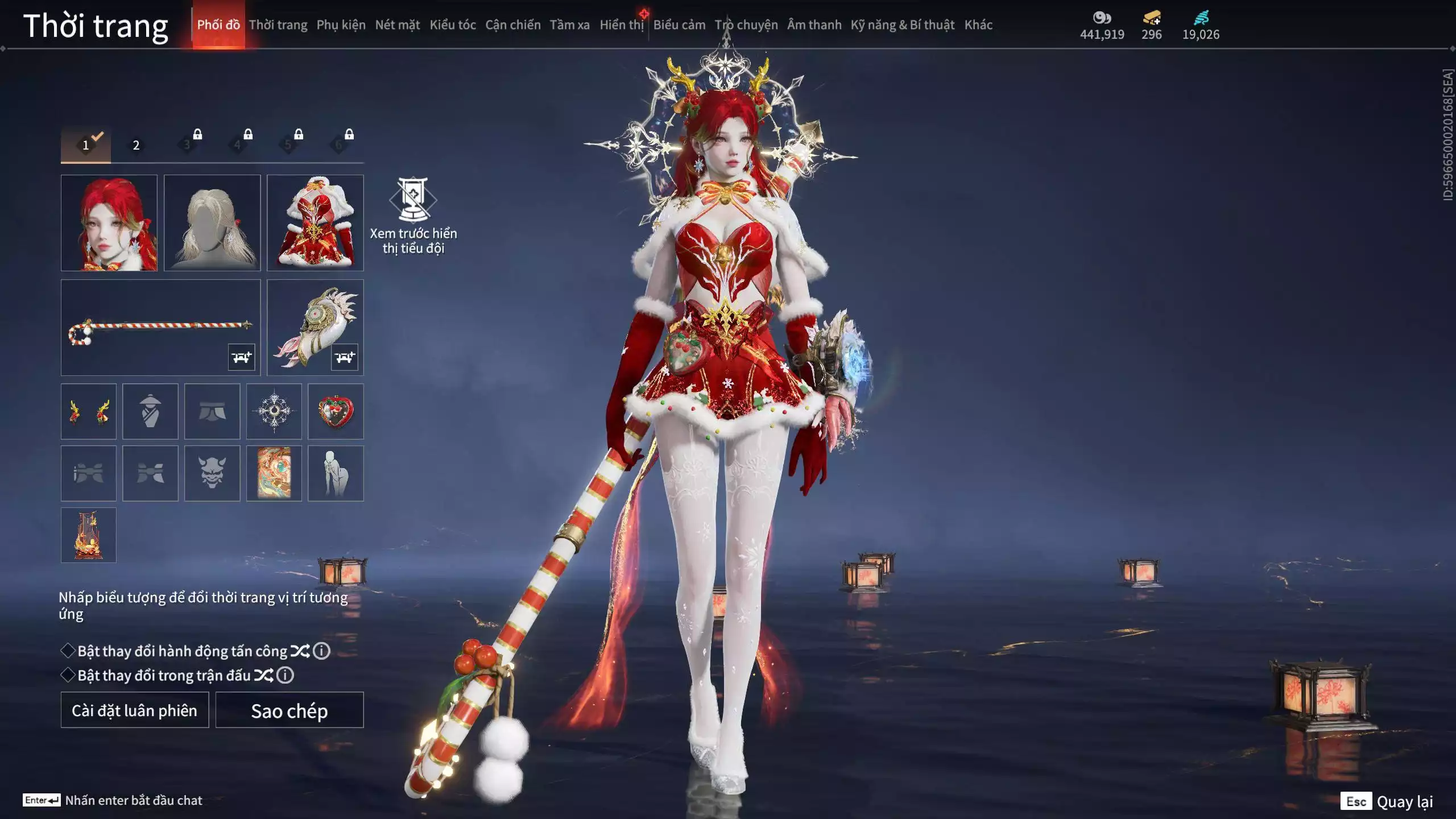Open Xem trước hiển thị tiểu đội preview
Image resolution: width=1456 pixels, height=819 pixels.
413,215
